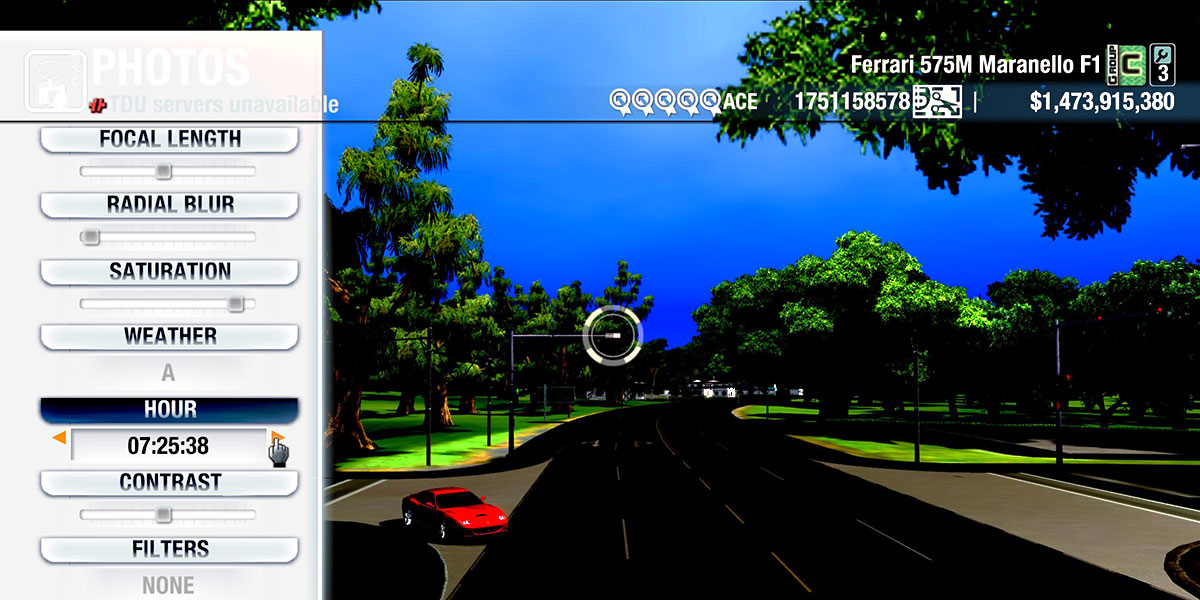The height and width of the screenshot is (600, 1200).
Task: Click the Focal Length slider handle
Action: 164,172
